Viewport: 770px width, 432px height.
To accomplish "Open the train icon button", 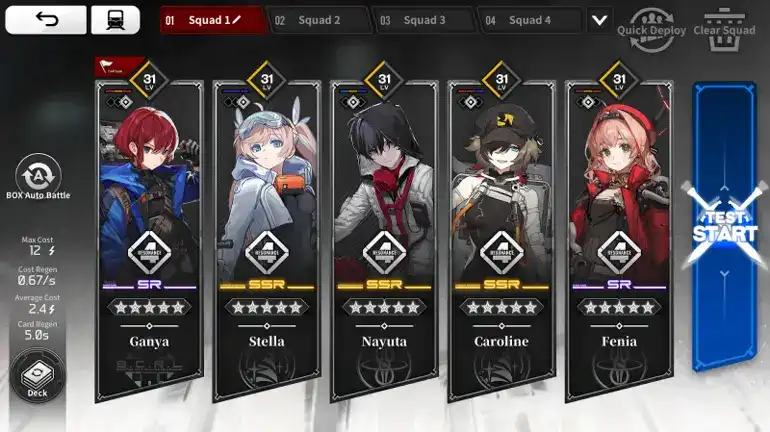I will [115, 20].
